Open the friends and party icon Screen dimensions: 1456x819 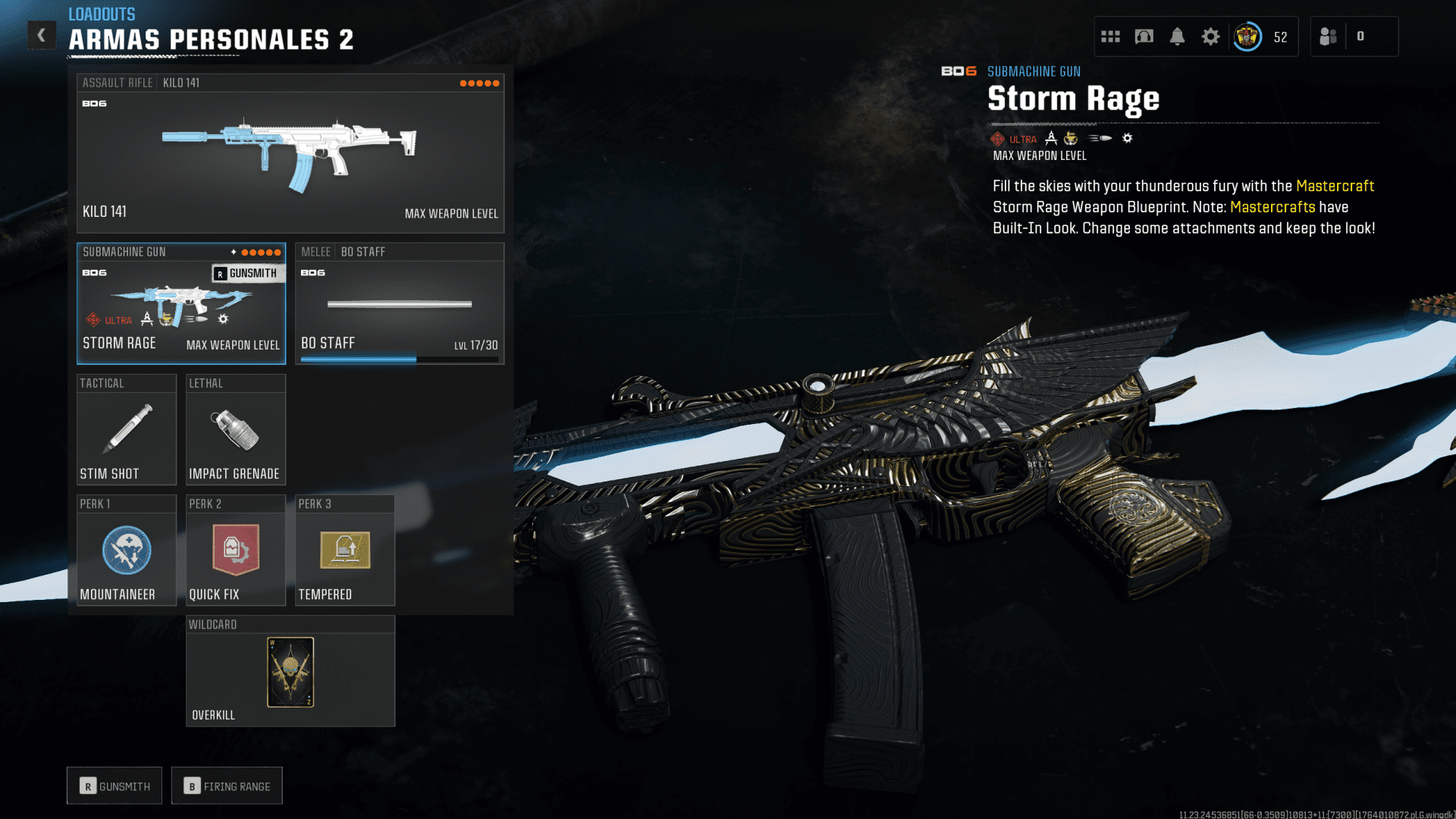pyautogui.click(x=1328, y=36)
